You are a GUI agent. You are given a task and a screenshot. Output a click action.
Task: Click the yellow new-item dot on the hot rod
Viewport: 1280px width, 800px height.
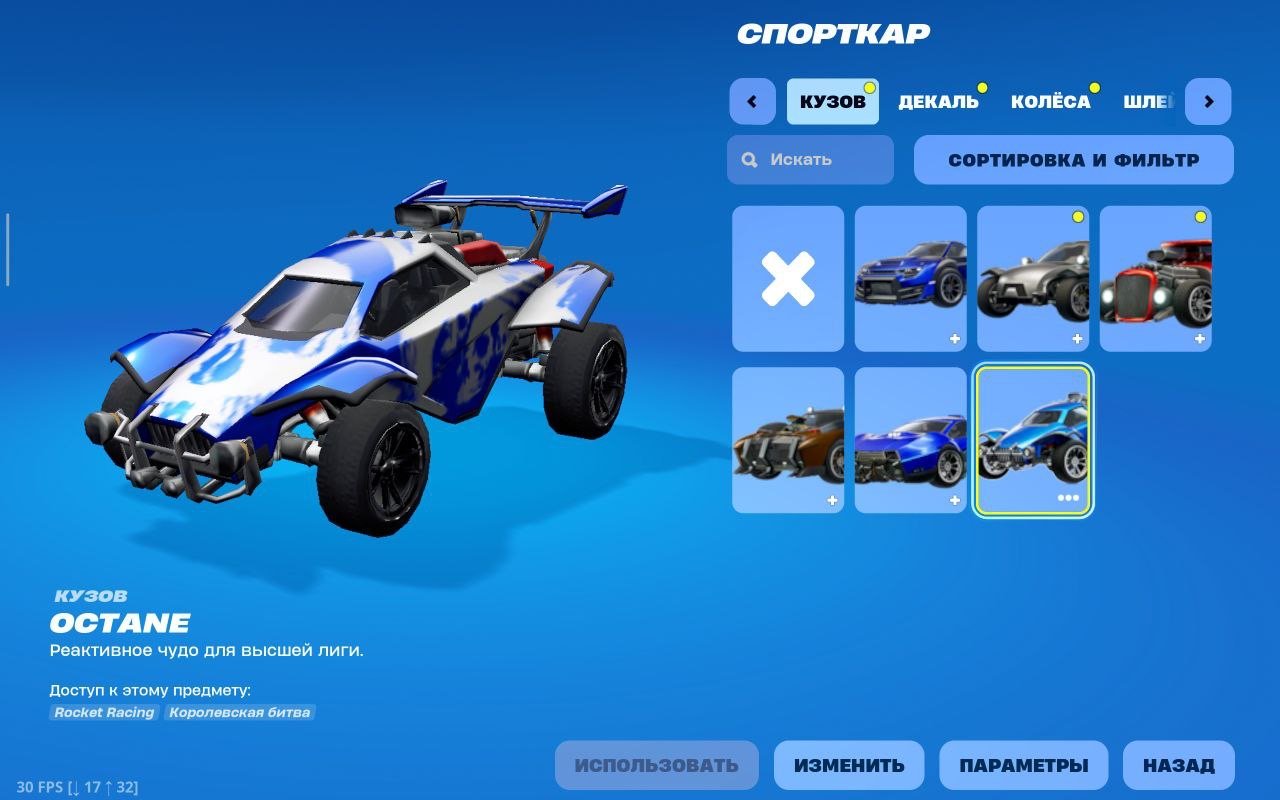1199,215
